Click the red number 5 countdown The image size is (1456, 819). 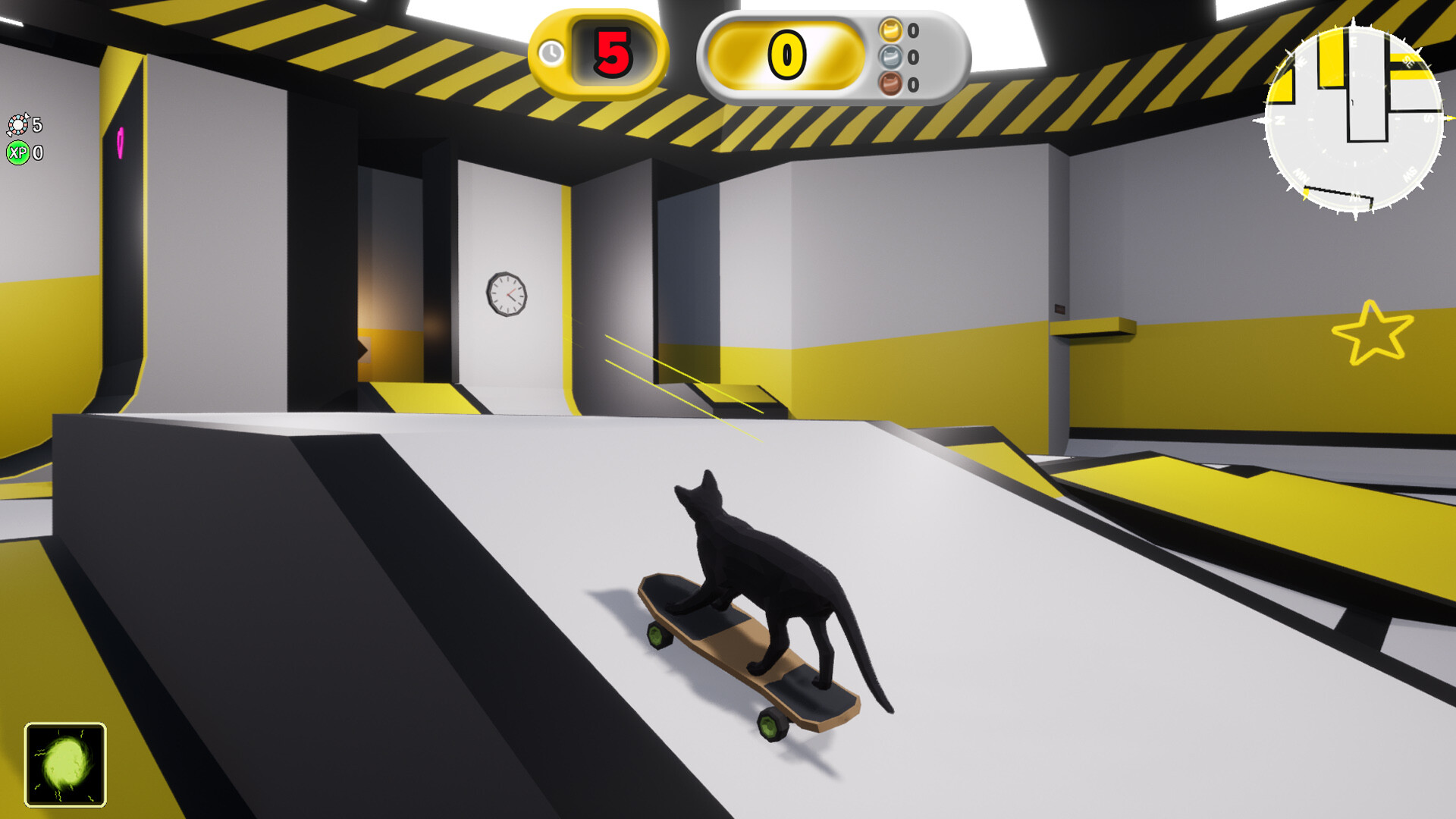coord(613,53)
